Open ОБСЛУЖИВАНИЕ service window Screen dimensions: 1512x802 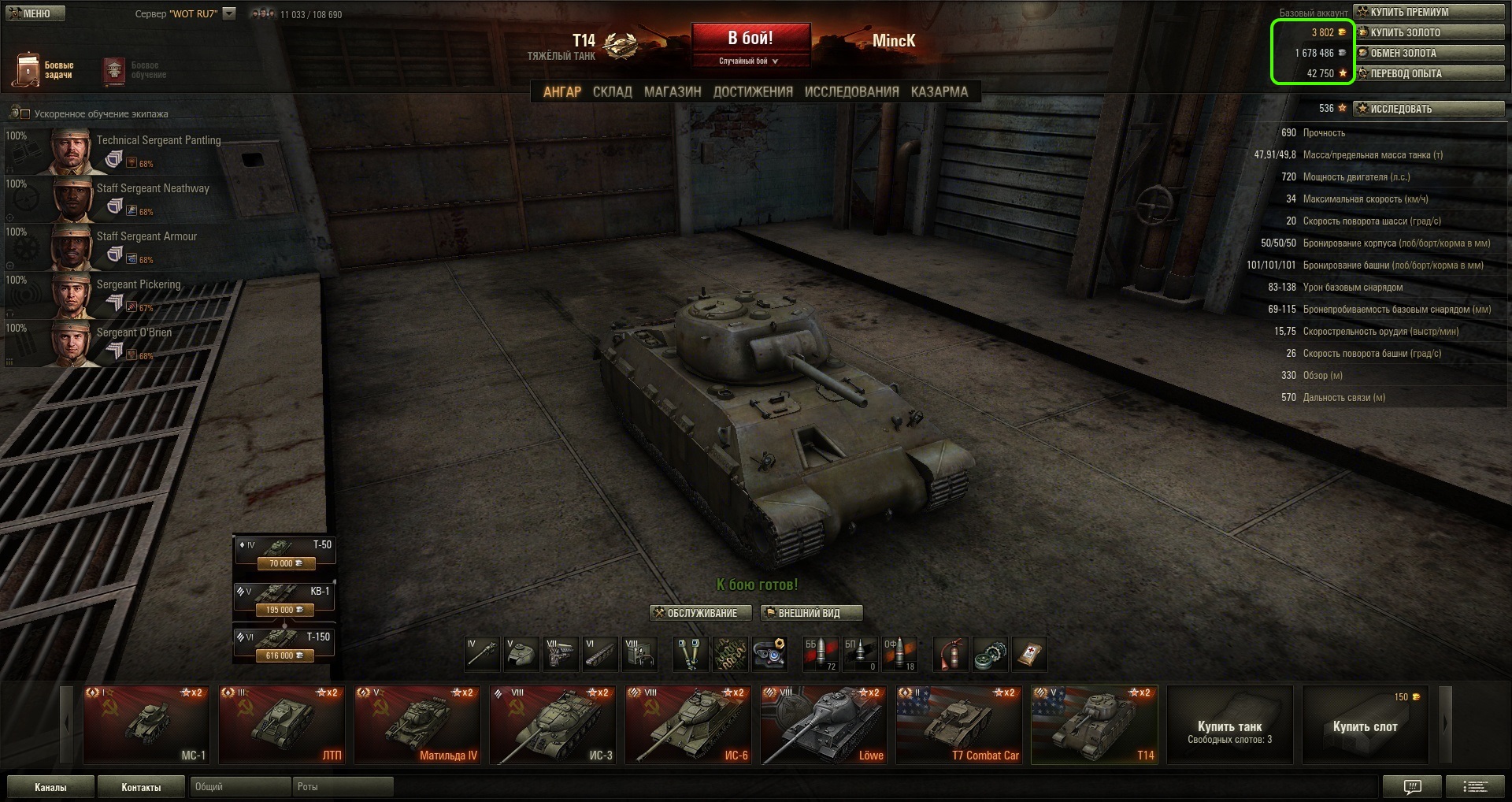coord(695,613)
